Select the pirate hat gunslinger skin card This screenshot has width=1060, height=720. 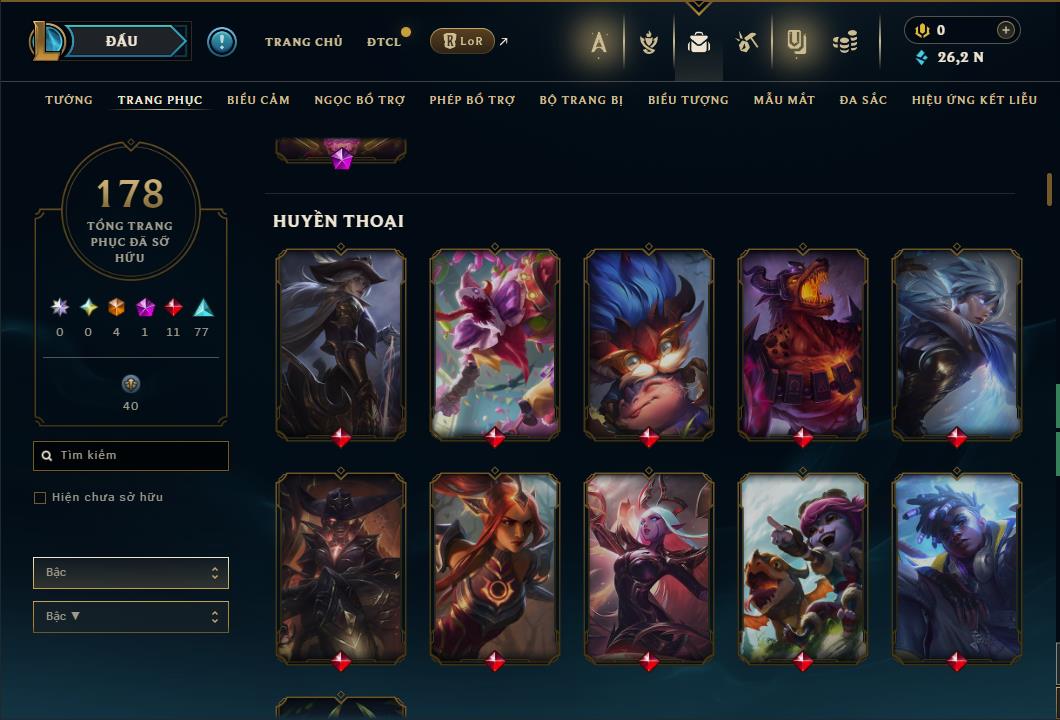pos(341,343)
